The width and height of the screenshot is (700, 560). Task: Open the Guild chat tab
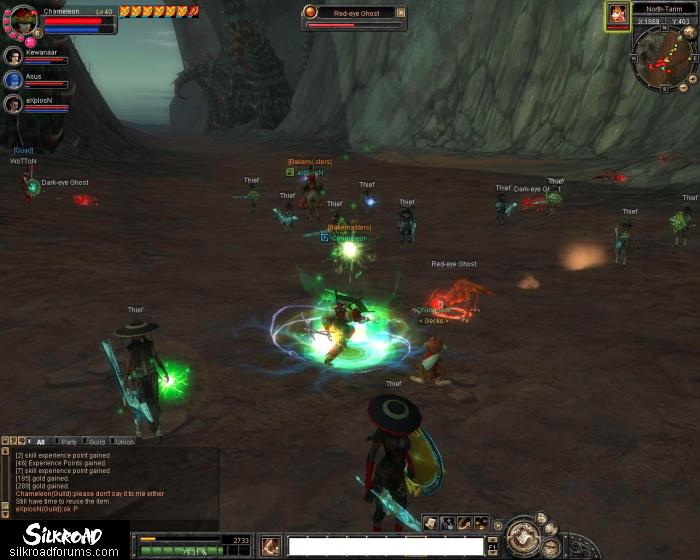[97, 441]
